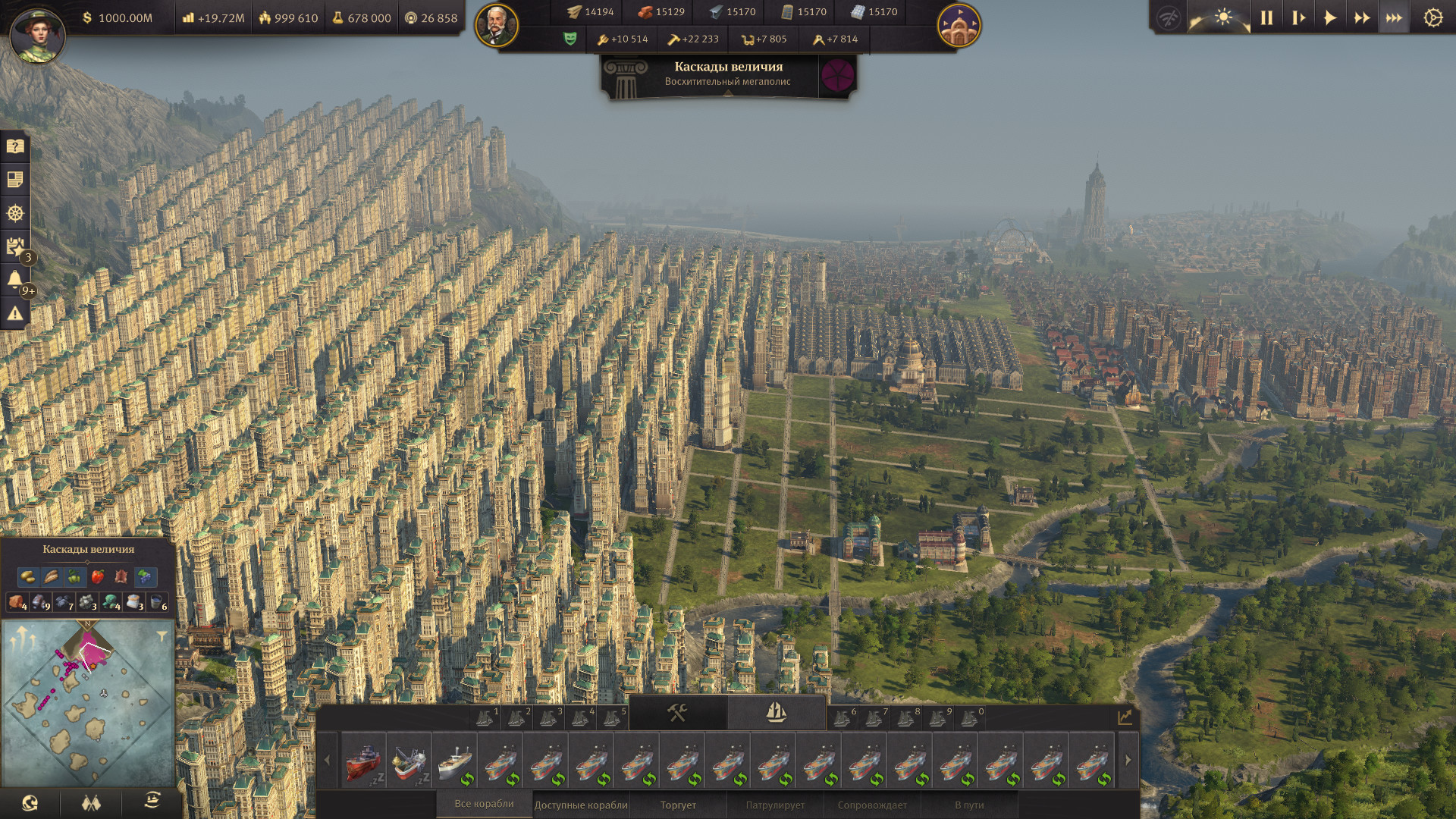
Task: Switch to the construction hammer tab
Action: coord(677,712)
